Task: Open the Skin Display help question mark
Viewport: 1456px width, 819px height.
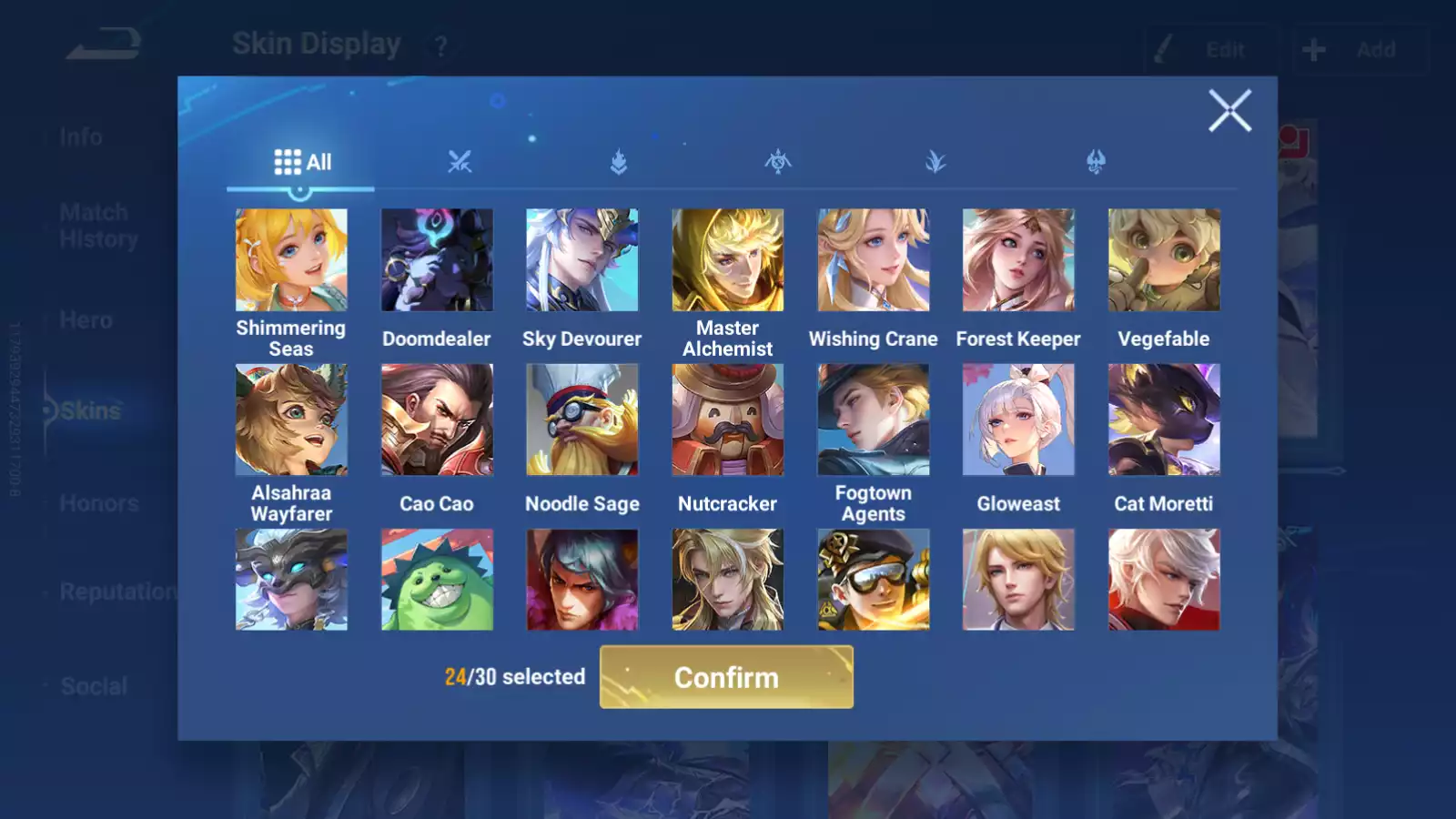Action: 441,46
